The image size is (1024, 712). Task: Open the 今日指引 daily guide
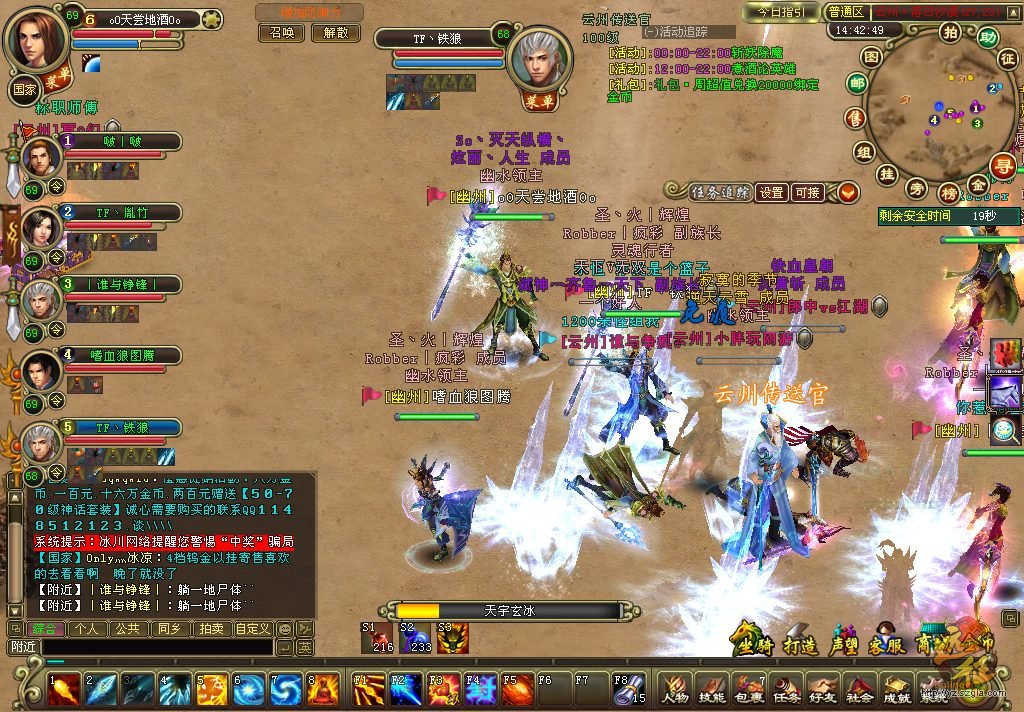click(781, 12)
